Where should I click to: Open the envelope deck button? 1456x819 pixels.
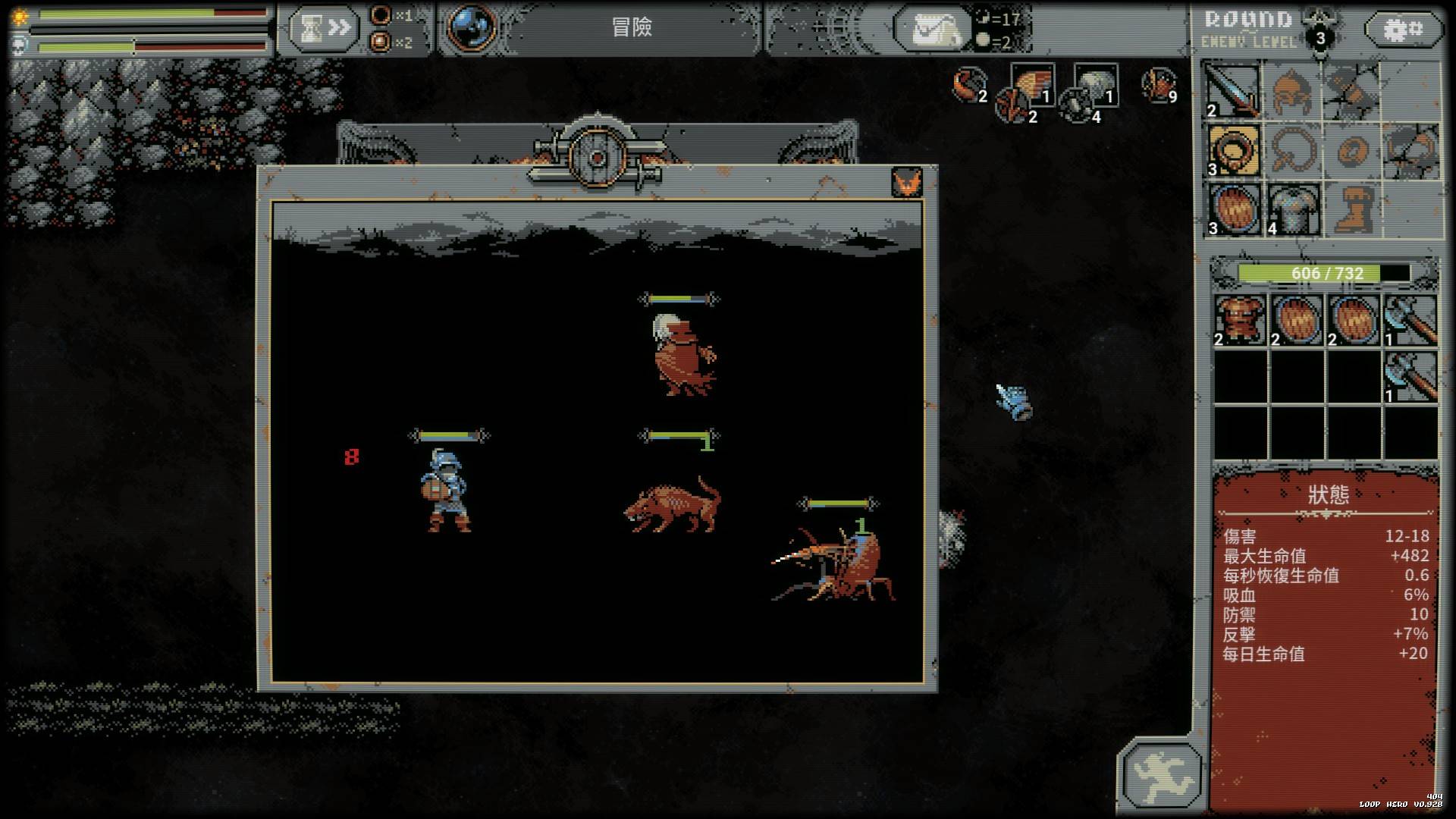(931, 30)
